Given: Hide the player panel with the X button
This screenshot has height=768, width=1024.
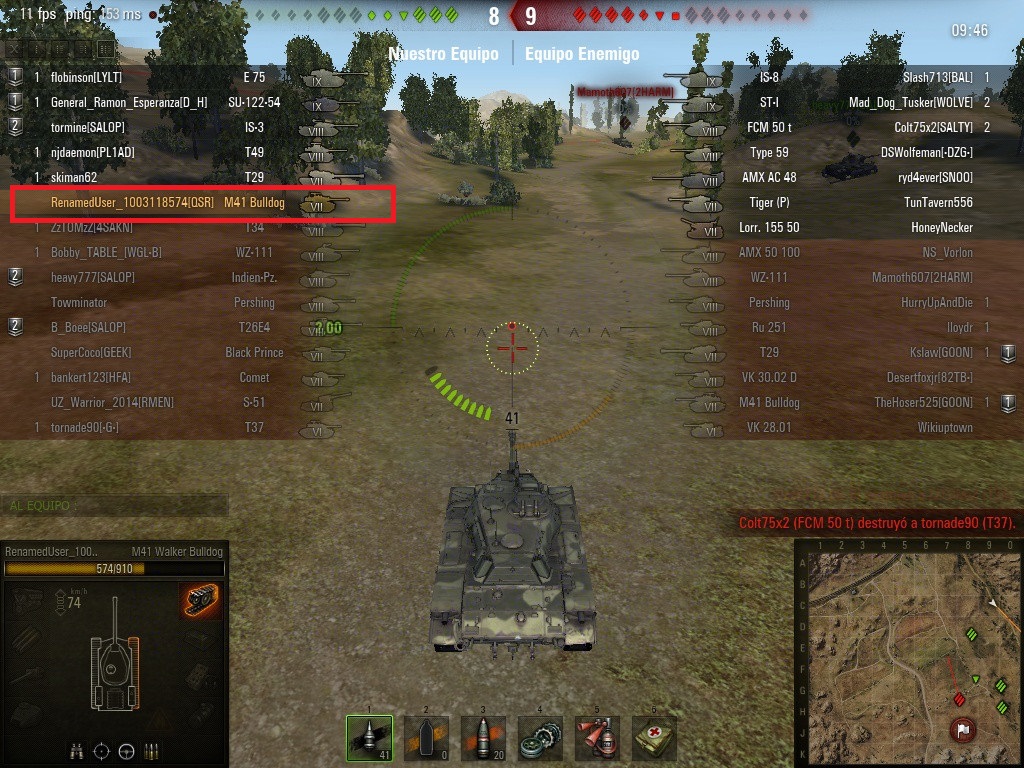Looking at the screenshot, I should 13,49.
